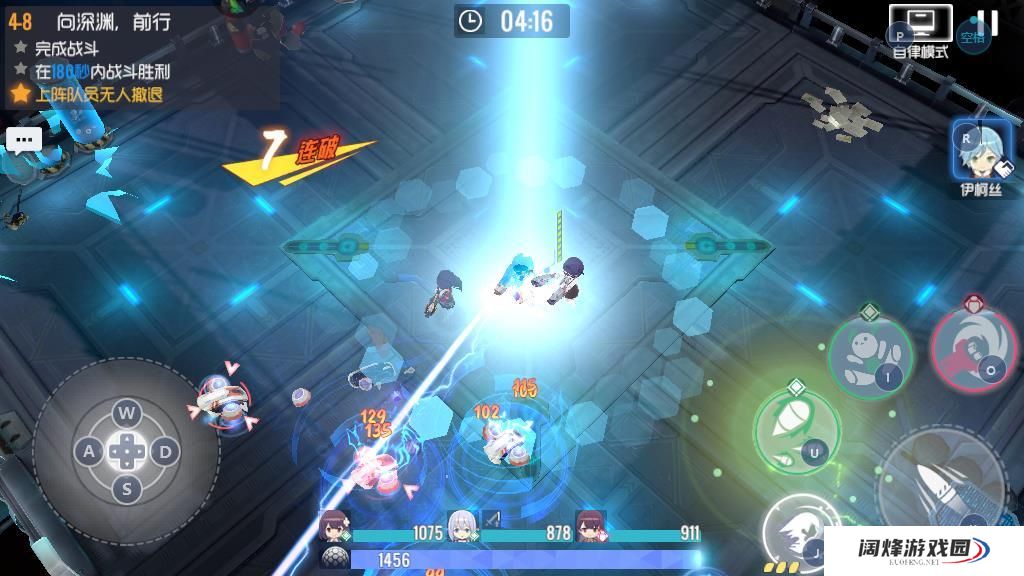The height and width of the screenshot is (576, 1024).
Task: Pause the battle
Action: click(987, 24)
